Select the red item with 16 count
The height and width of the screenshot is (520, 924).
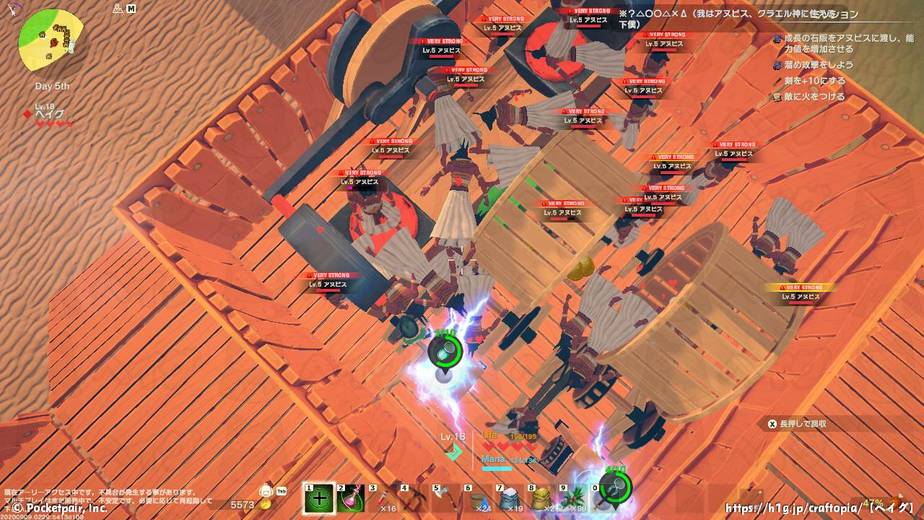pos(385,498)
